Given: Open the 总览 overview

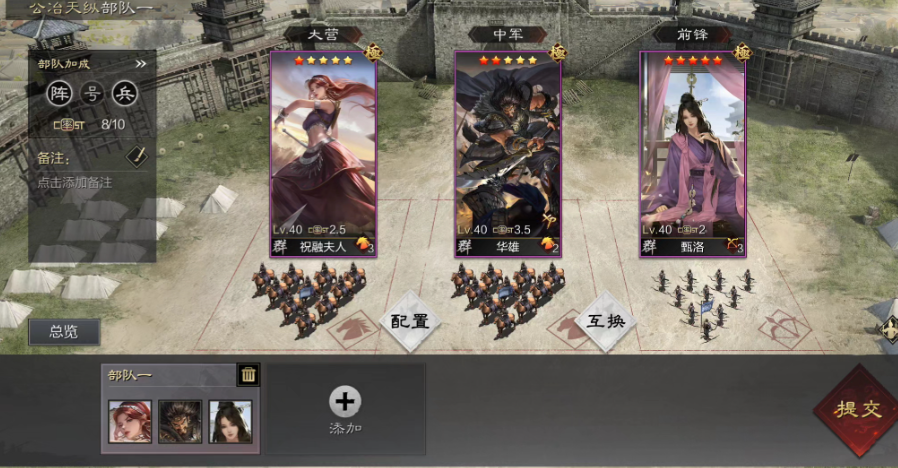Looking at the screenshot, I should tap(64, 332).
